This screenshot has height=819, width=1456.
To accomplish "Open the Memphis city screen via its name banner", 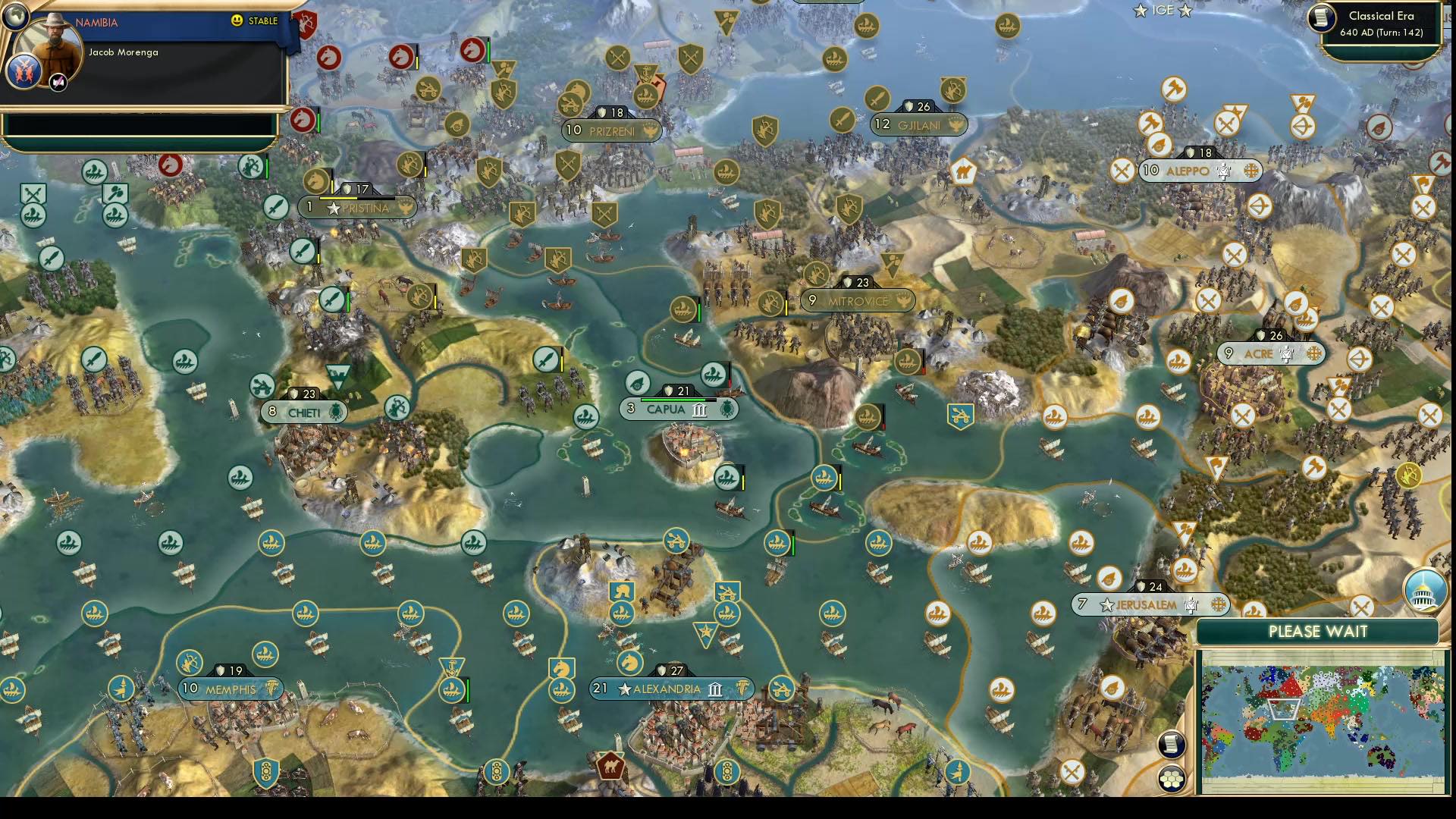I will pyautogui.click(x=230, y=689).
